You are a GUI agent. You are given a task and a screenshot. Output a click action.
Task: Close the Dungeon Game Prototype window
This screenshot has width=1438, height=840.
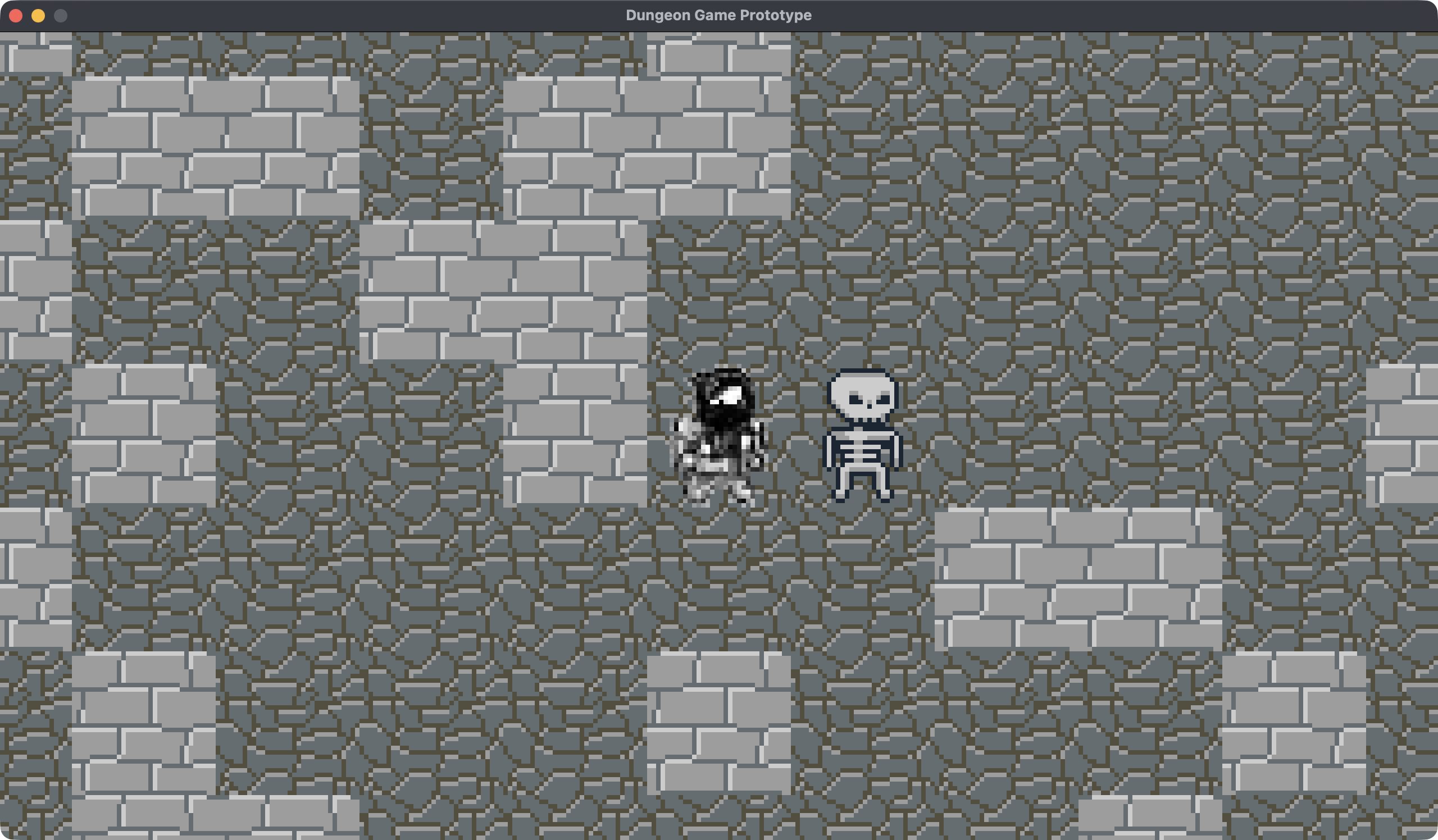pos(16,15)
